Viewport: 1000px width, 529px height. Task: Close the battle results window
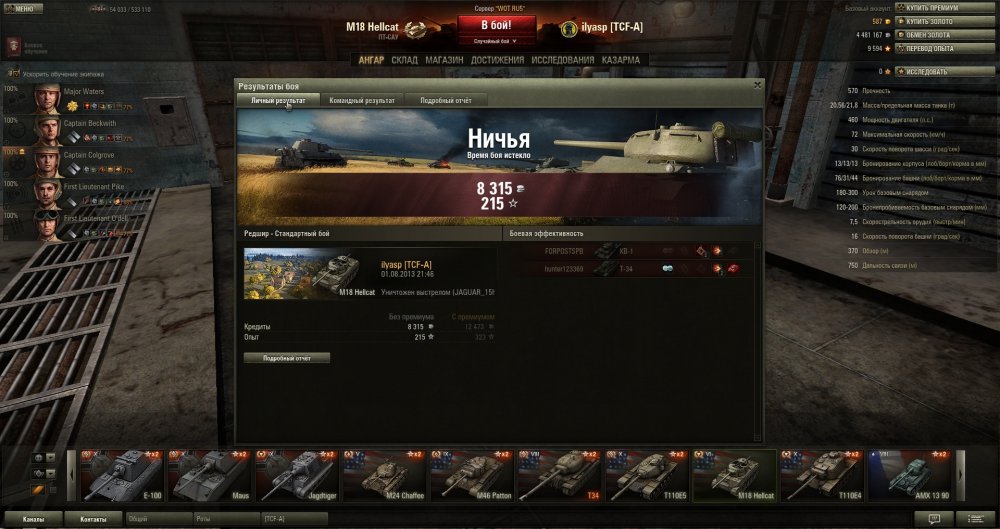(x=757, y=85)
